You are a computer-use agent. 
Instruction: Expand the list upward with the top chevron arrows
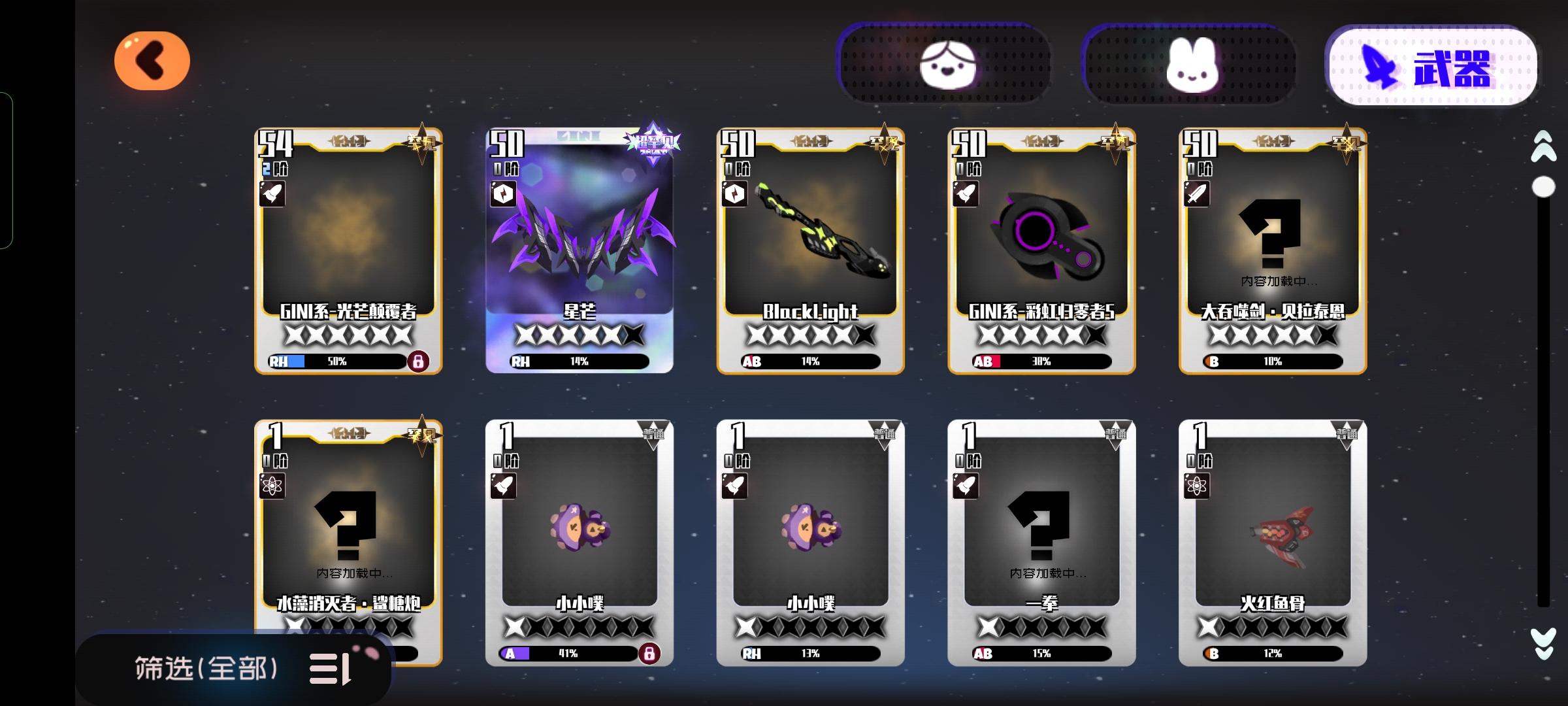pos(1542,145)
